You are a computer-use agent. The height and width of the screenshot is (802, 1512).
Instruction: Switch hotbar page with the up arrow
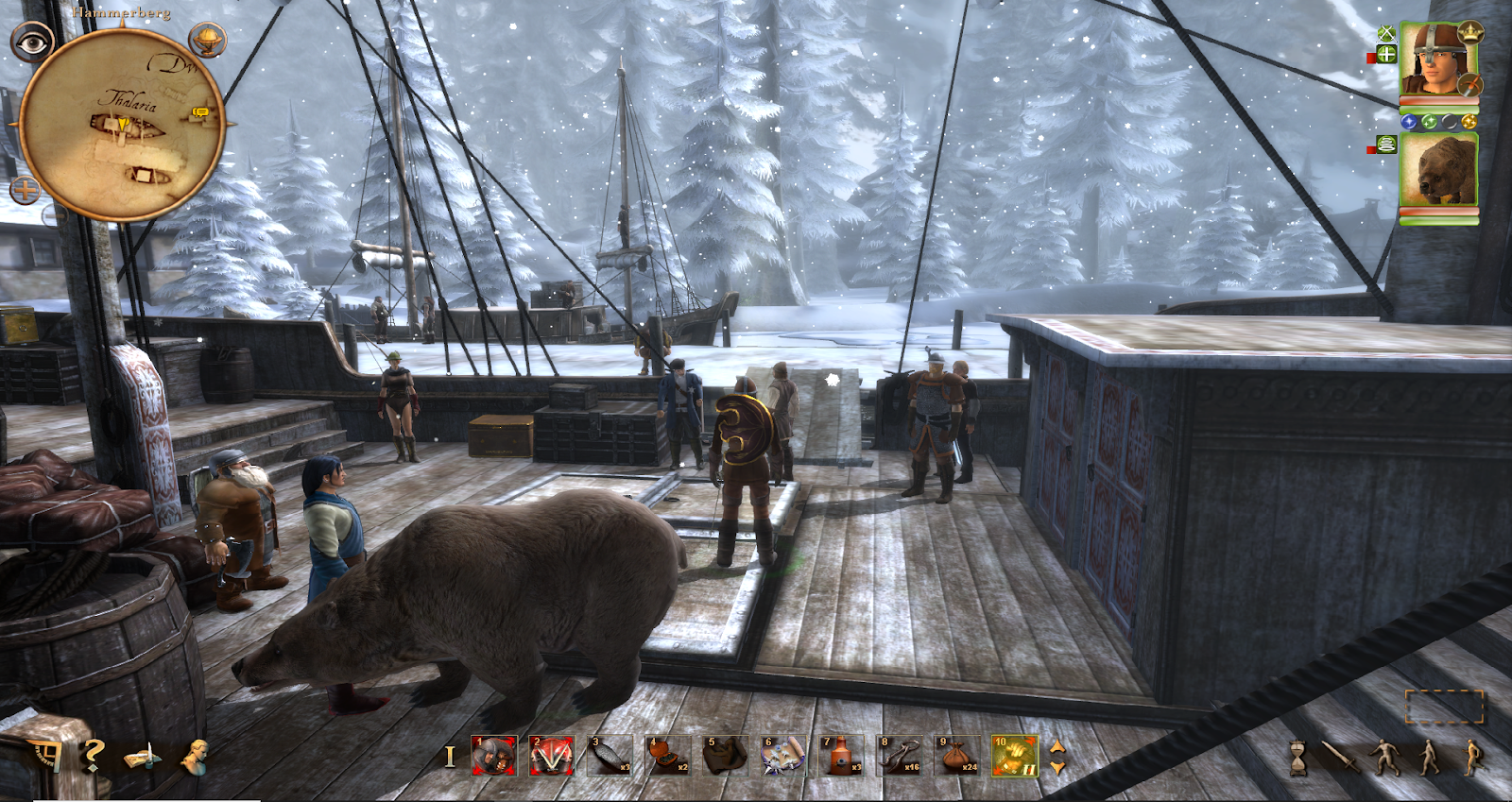point(1057,747)
